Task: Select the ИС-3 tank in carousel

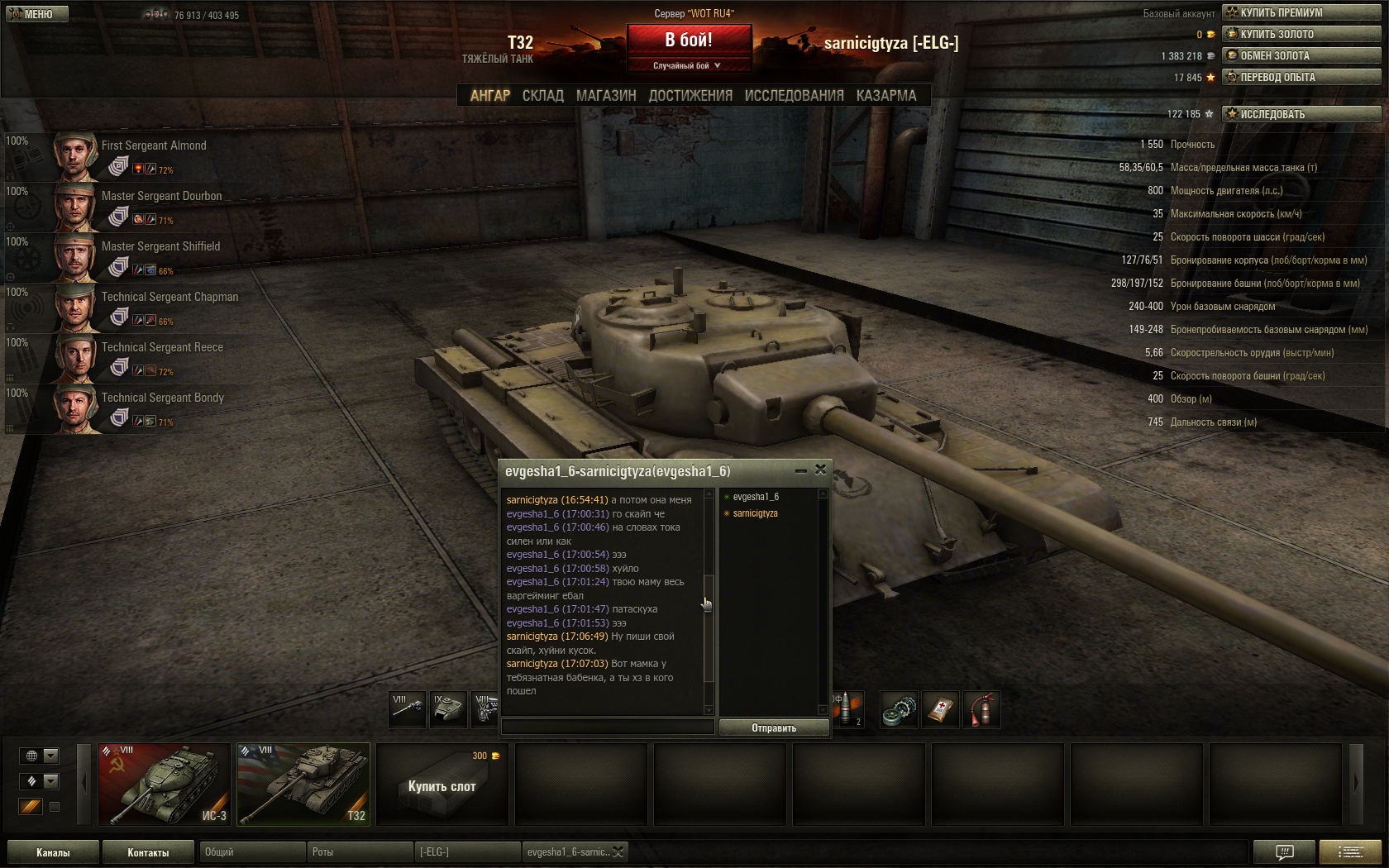Action: 165,785
